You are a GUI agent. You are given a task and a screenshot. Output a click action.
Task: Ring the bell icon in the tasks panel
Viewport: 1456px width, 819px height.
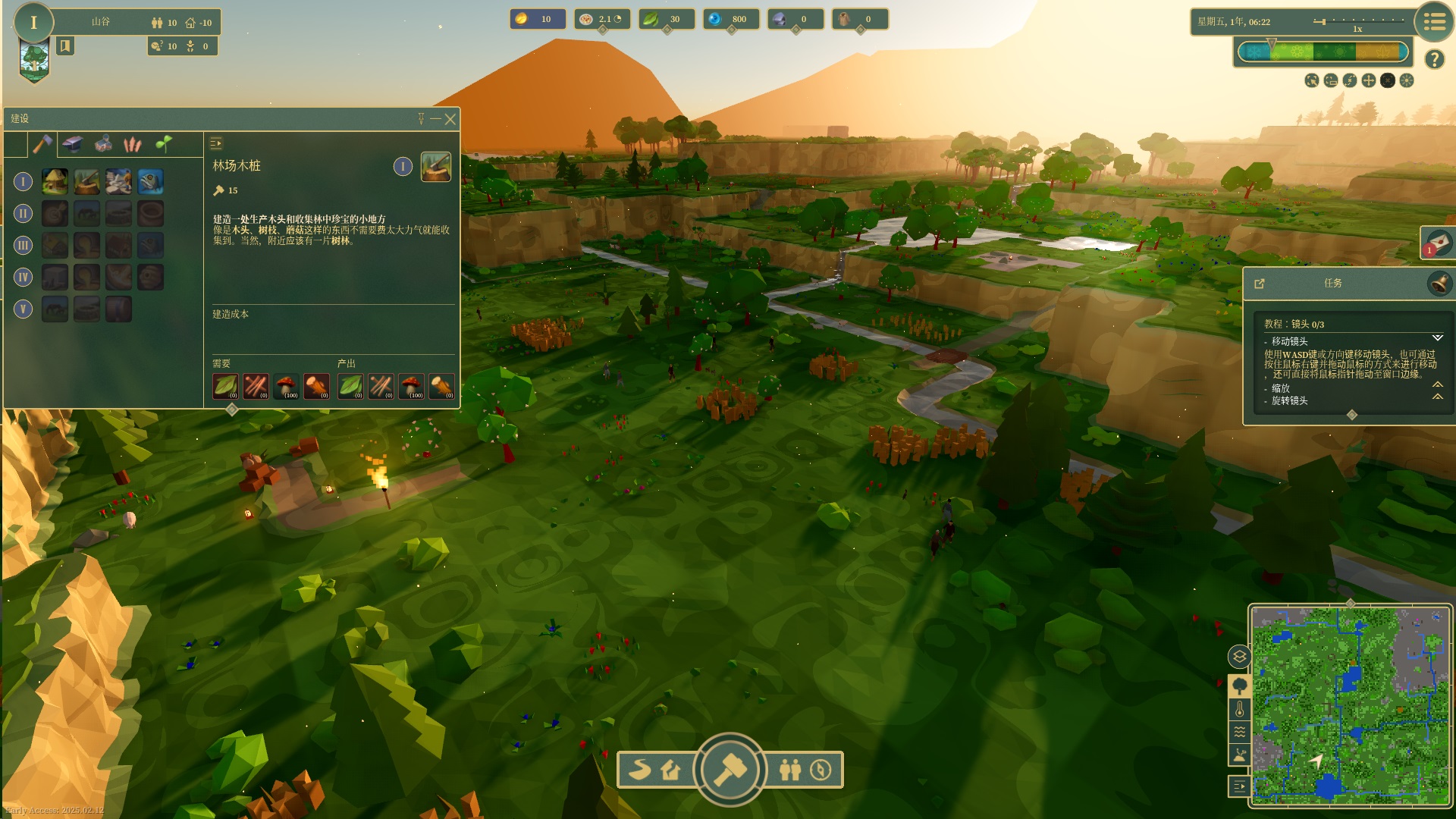pyautogui.click(x=1439, y=284)
